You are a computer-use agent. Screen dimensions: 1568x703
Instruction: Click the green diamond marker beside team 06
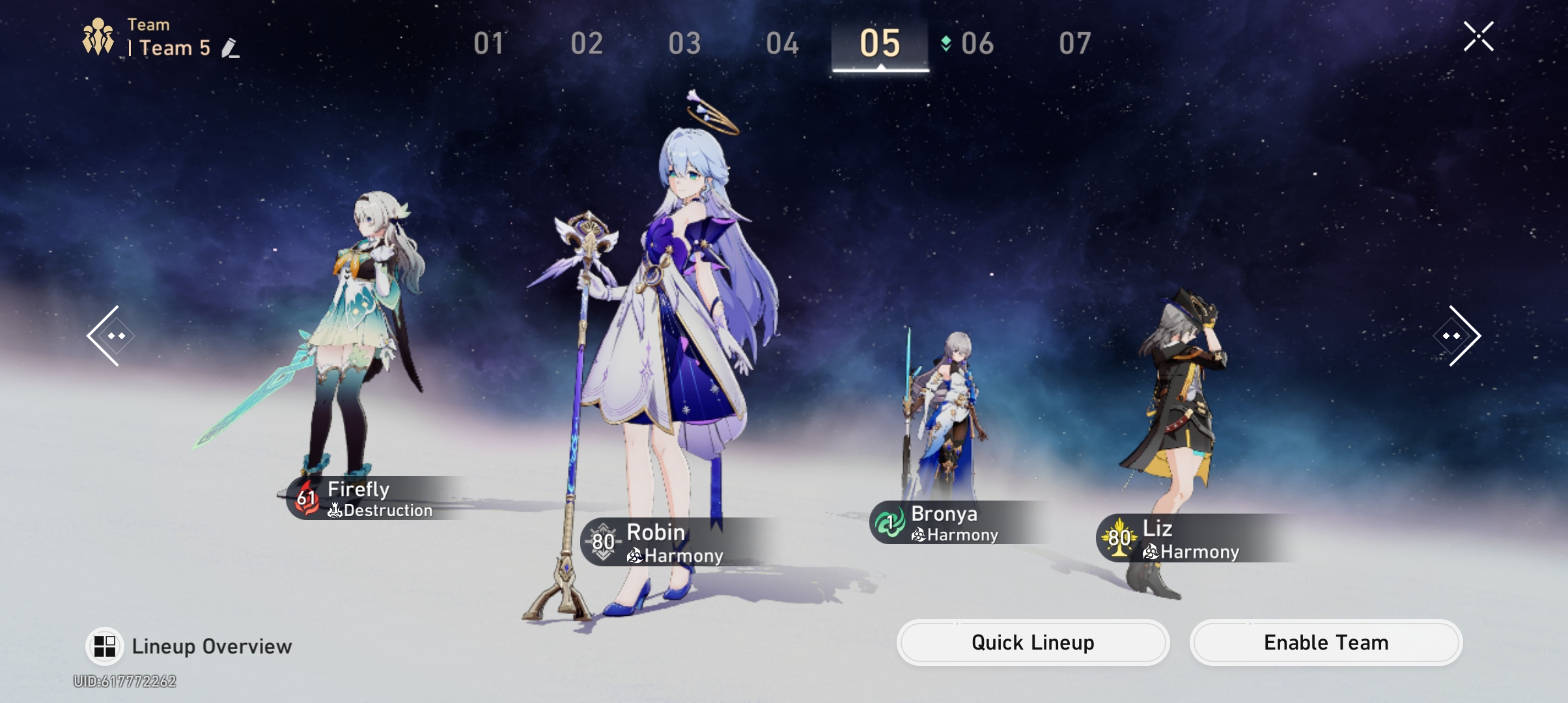pyautogui.click(x=945, y=43)
